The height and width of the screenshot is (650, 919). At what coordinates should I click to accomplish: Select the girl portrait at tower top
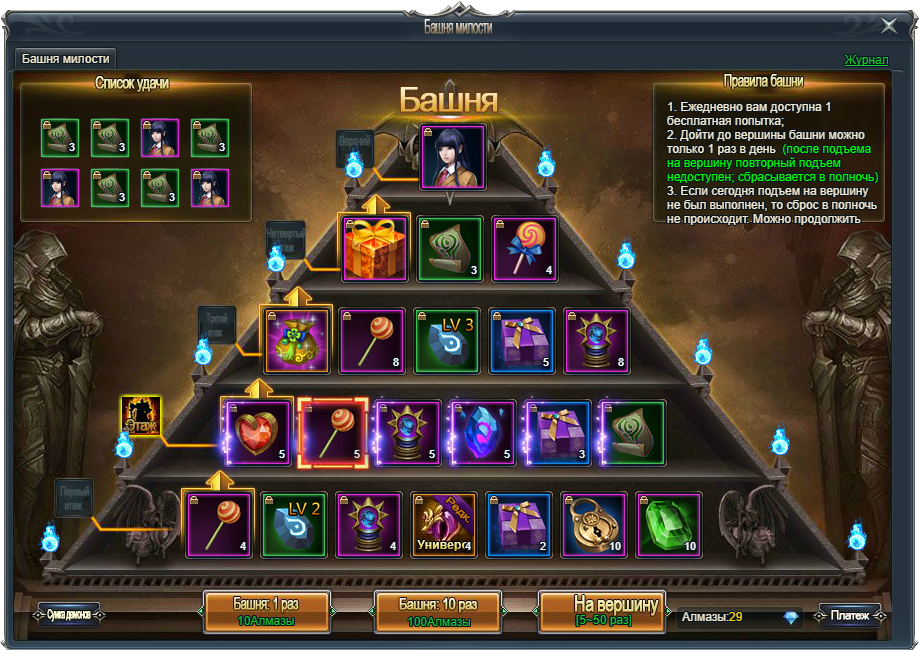click(453, 157)
